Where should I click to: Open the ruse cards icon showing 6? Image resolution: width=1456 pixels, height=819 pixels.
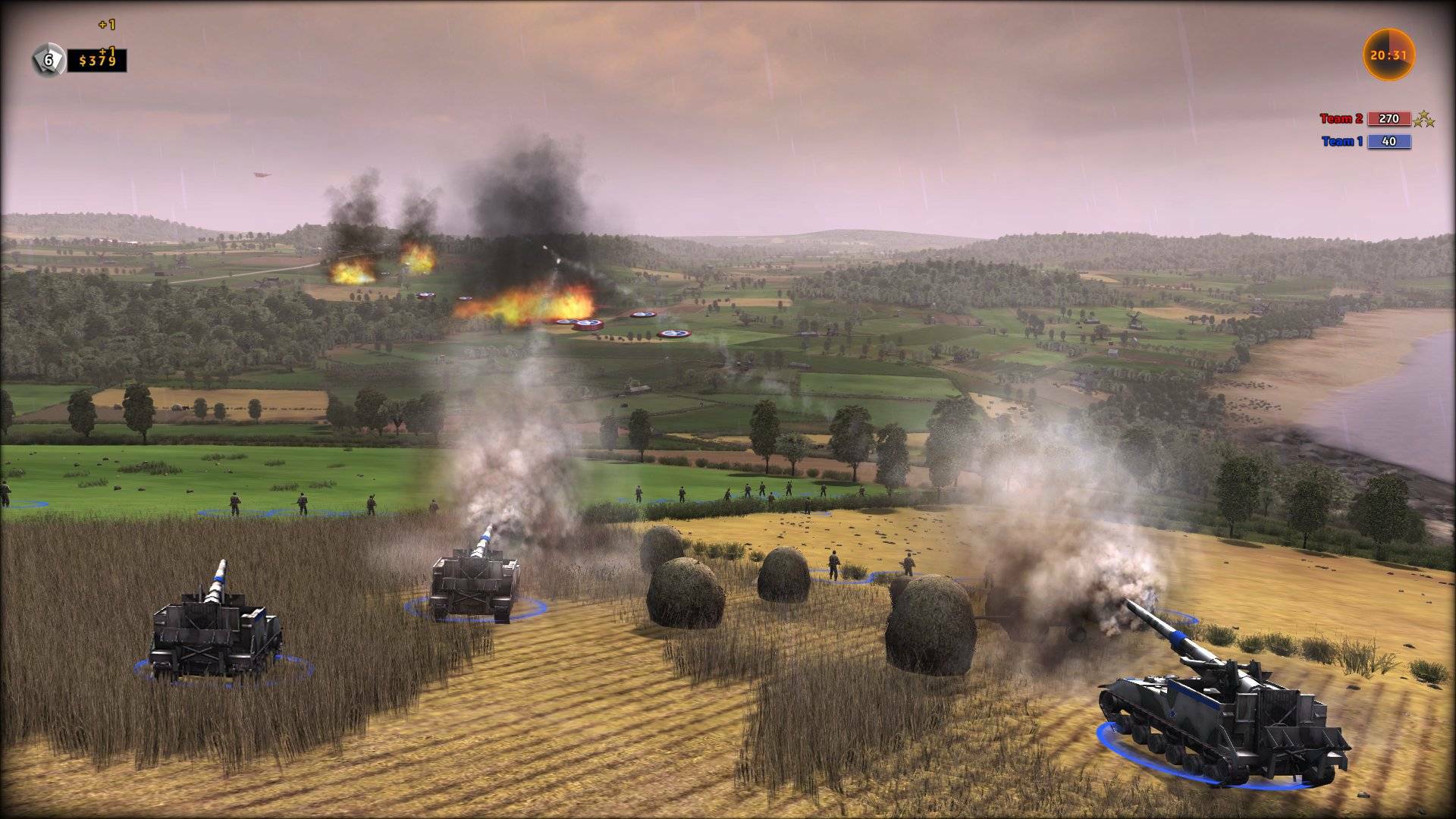(49, 60)
